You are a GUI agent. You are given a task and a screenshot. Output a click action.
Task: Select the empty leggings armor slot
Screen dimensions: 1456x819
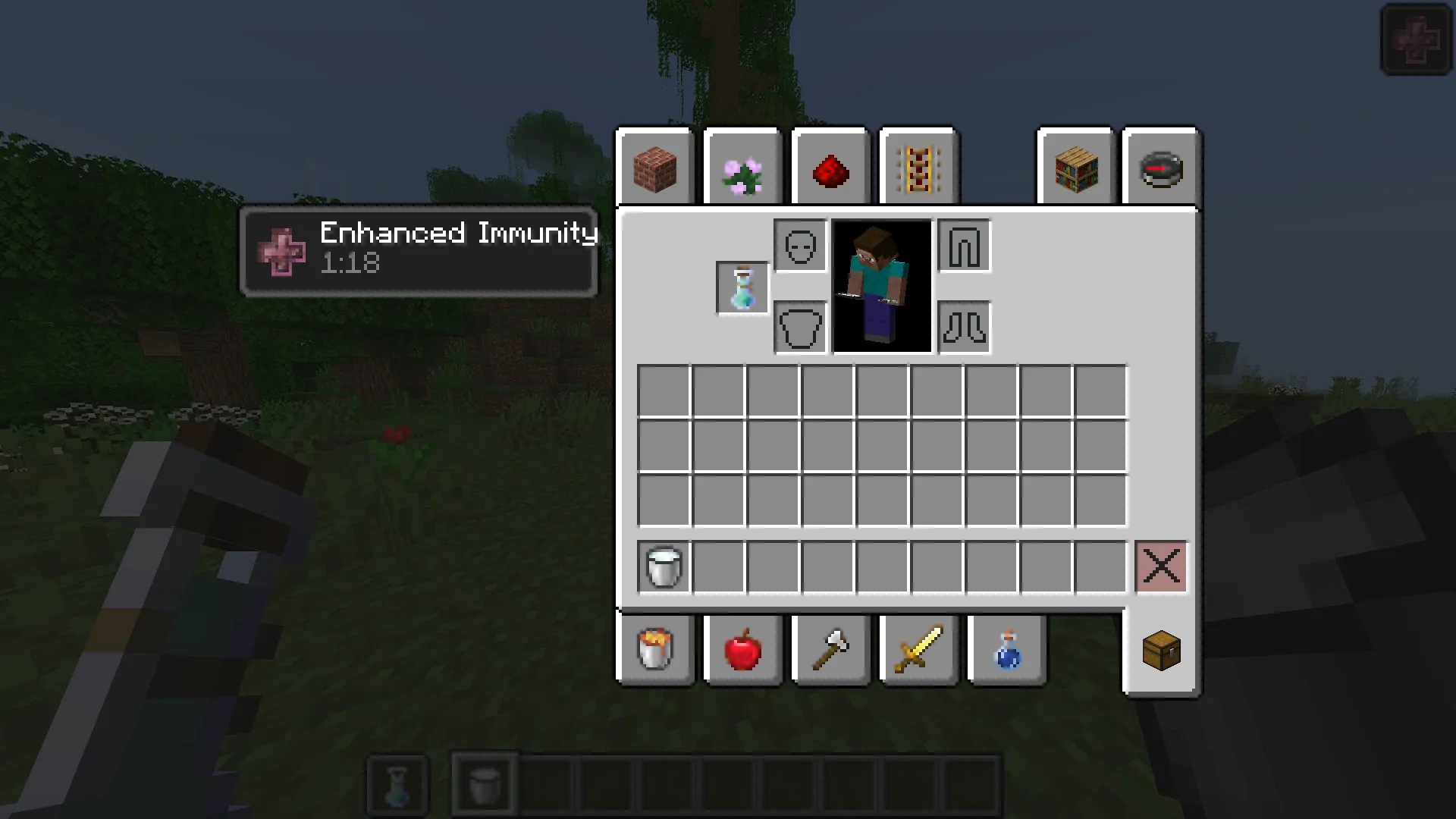pyautogui.click(x=964, y=246)
